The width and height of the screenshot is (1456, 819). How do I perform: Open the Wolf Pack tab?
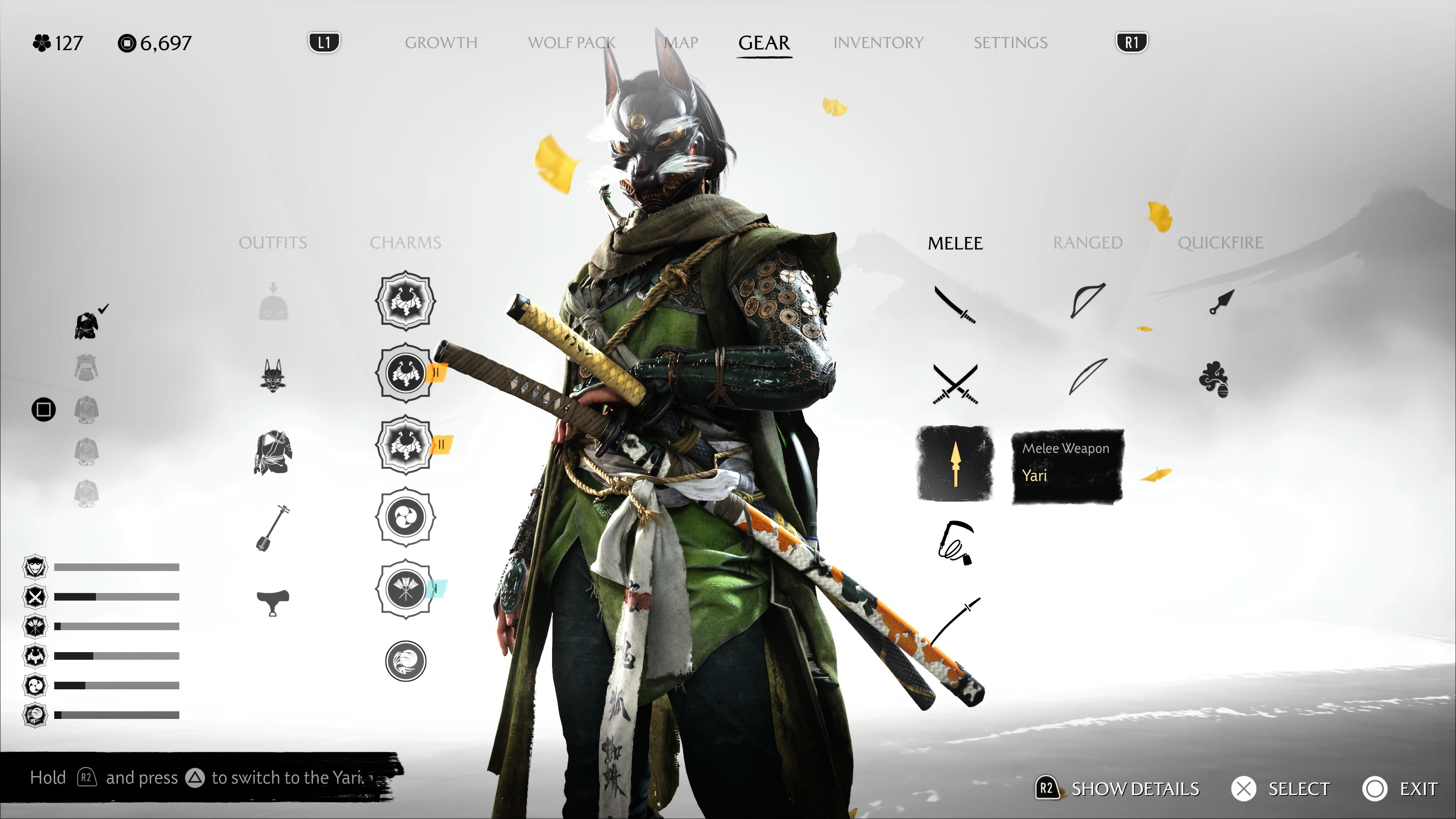[x=571, y=43]
